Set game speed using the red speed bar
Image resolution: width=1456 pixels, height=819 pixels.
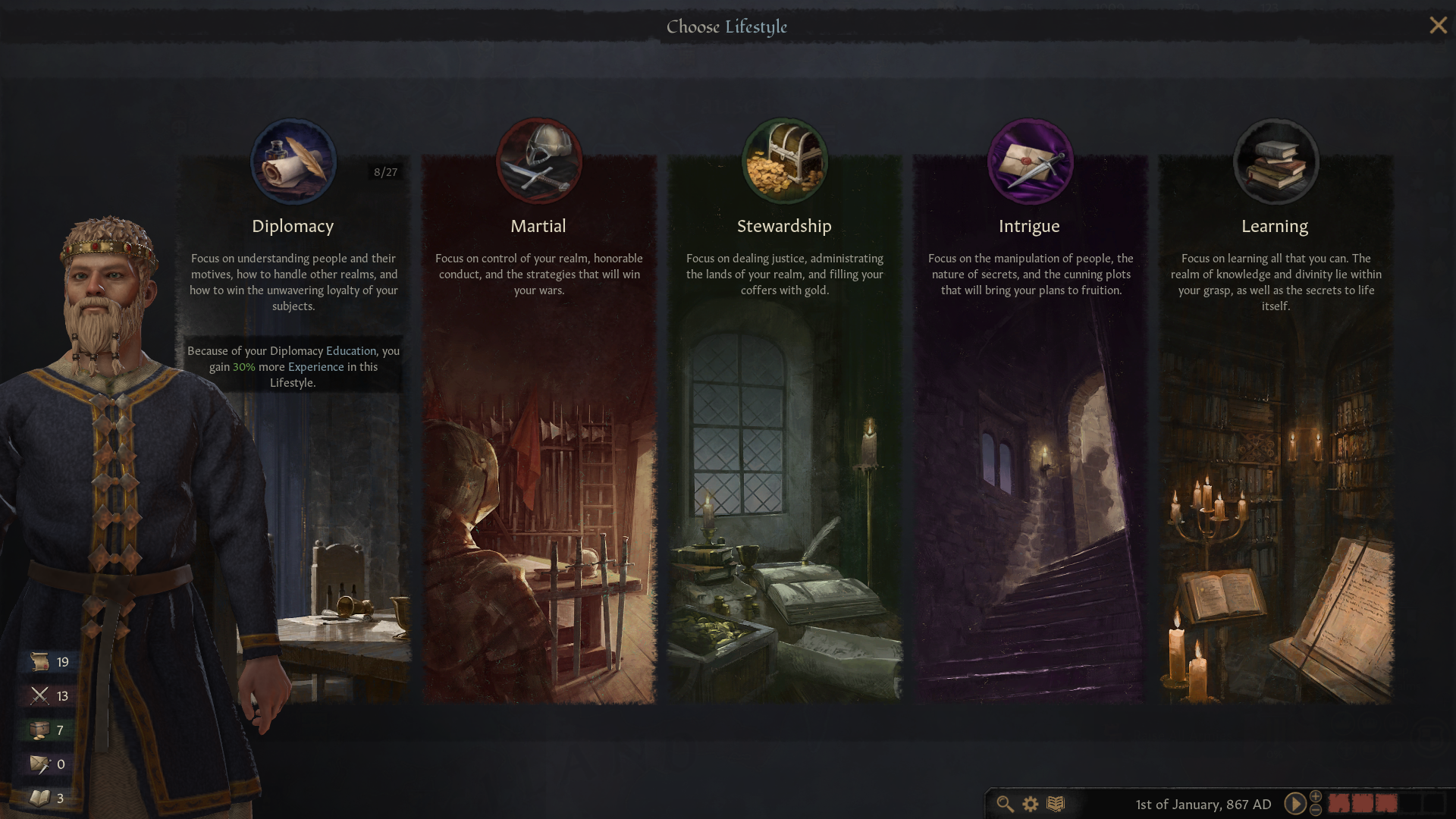[x=1361, y=802]
